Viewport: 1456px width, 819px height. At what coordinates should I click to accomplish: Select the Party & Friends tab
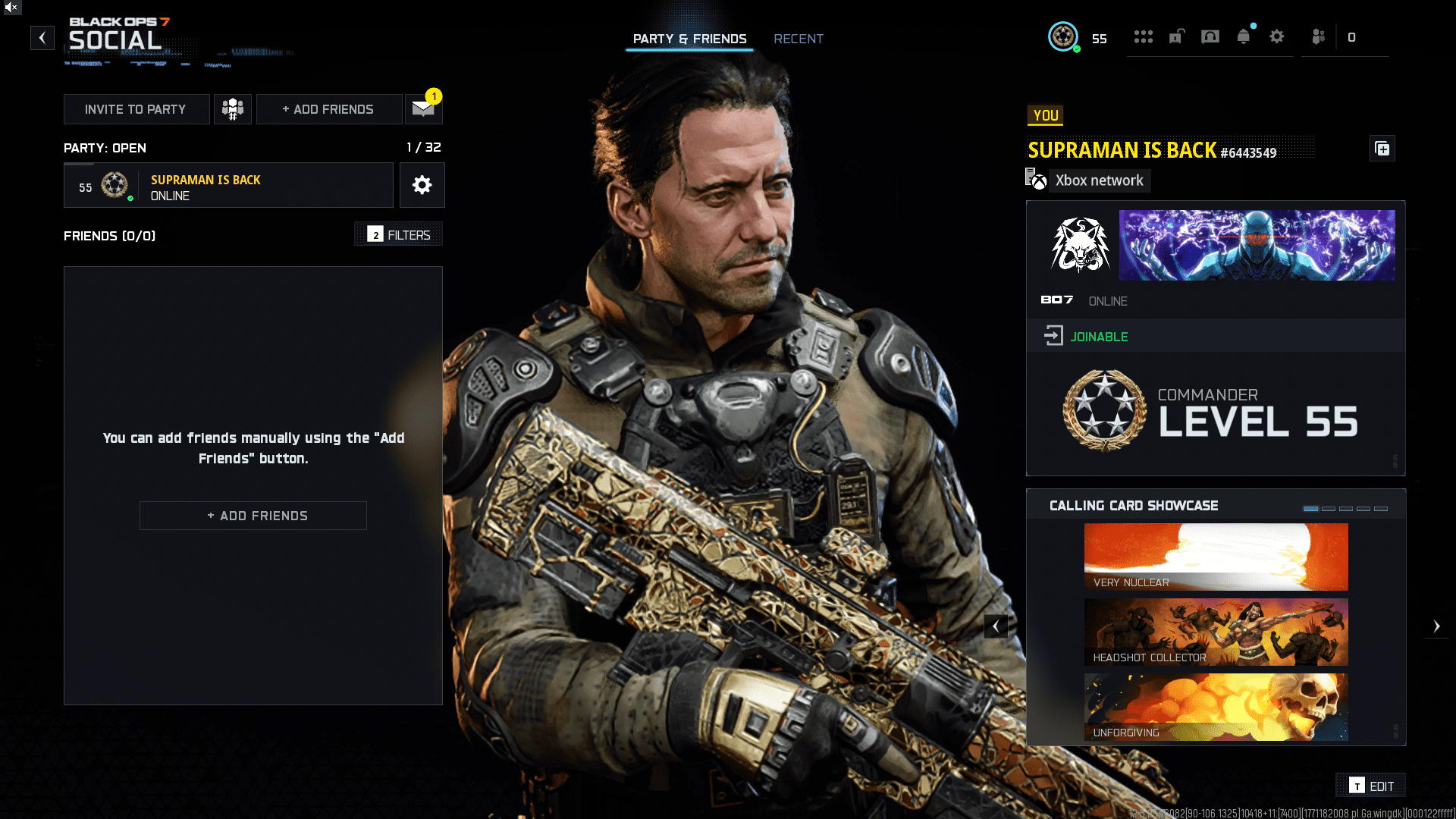pyautogui.click(x=689, y=39)
